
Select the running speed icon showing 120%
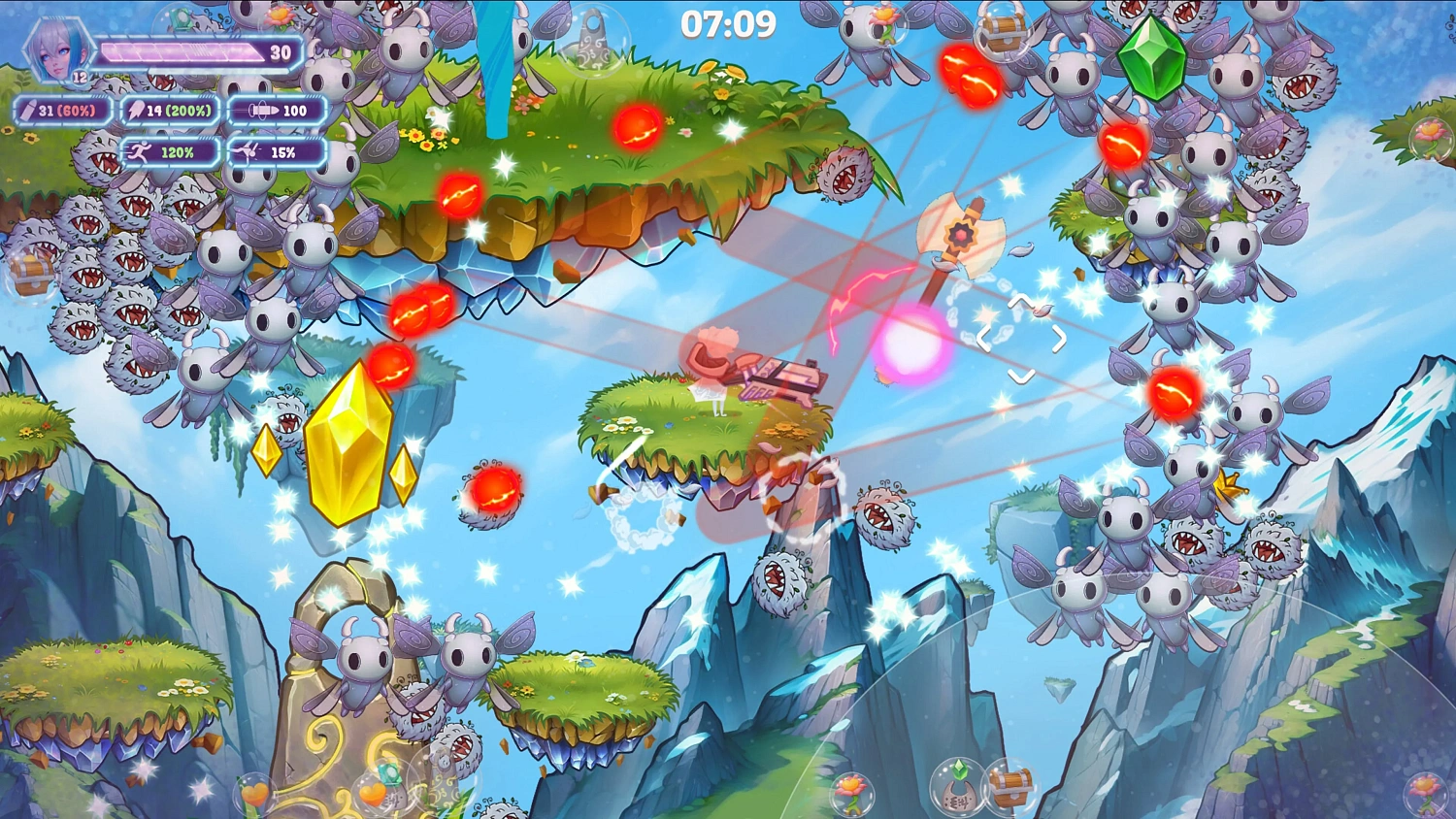tap(142, 152)
